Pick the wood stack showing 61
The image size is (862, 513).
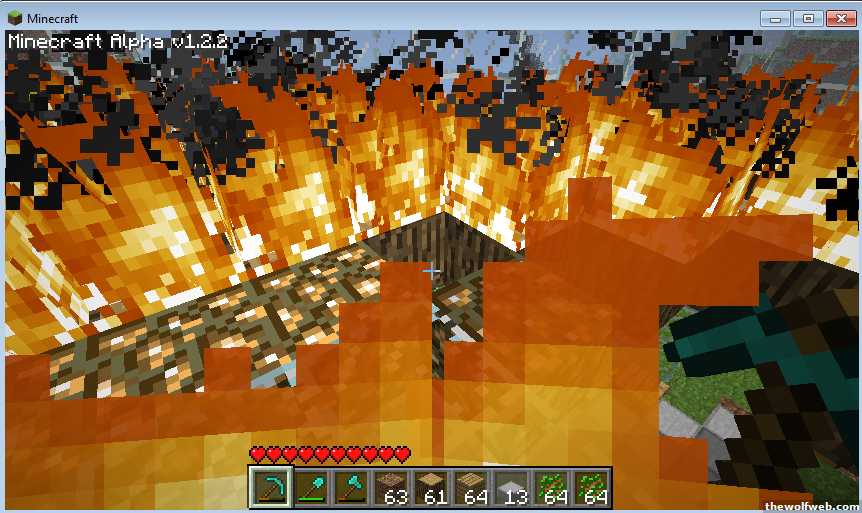[x=431, y=488]
